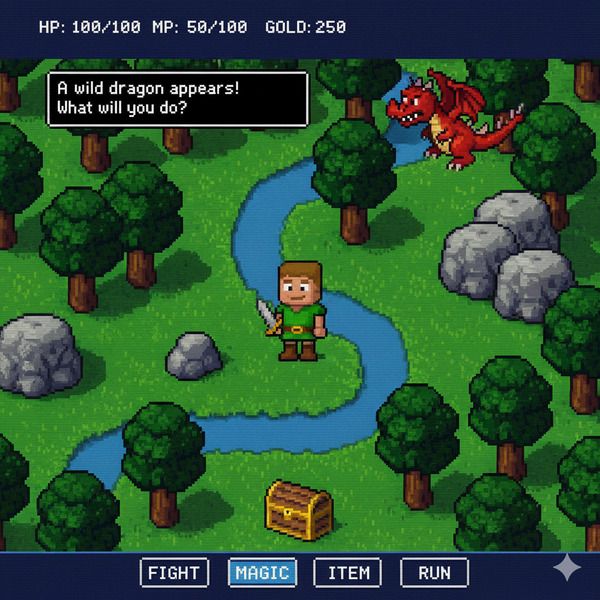The width and height of the screenshot is (600, 600).
Task: Click the sparkle star icon in the corner
Action: [x=567, y=568]
